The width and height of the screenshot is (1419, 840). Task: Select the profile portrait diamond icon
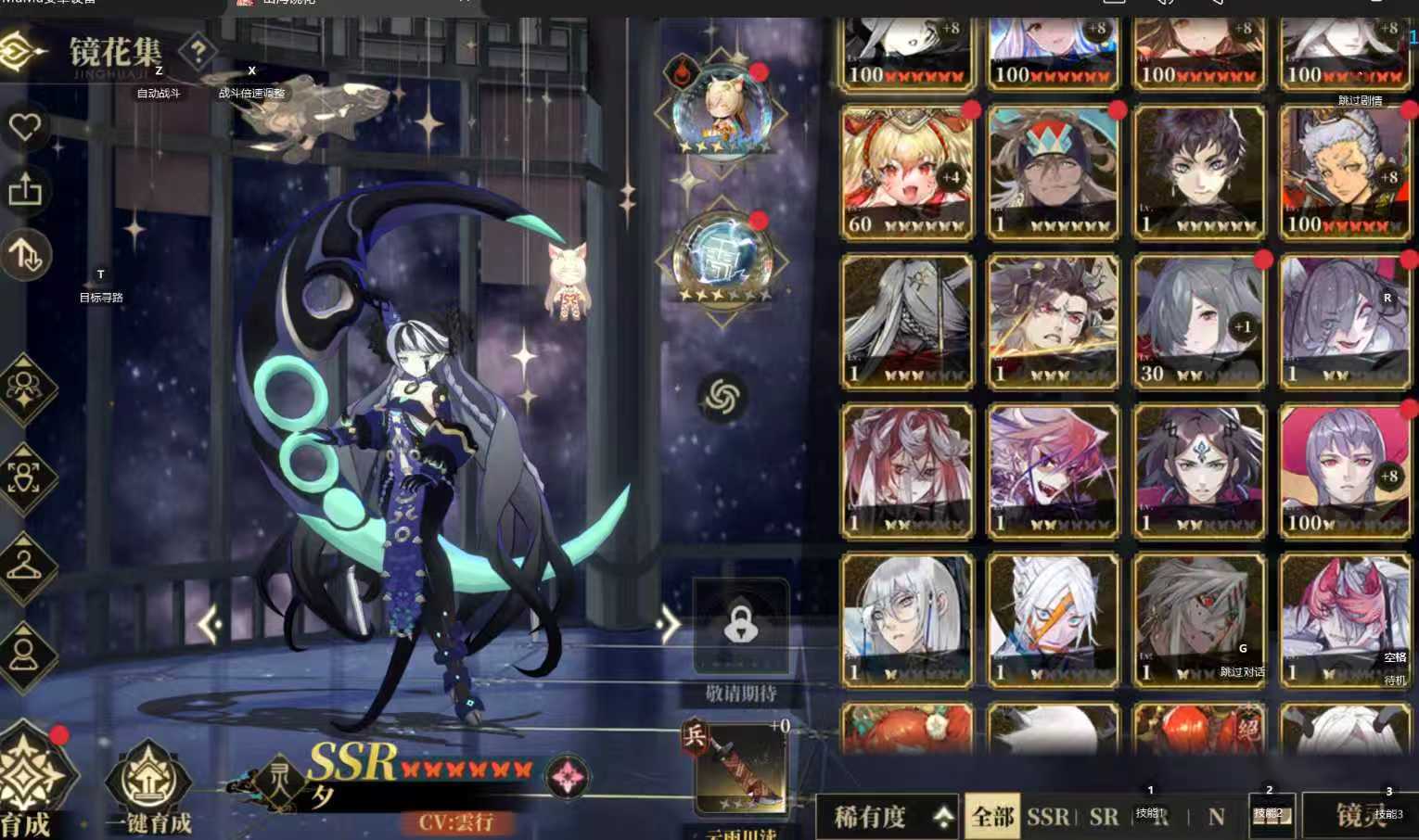pyautogui.click(x=25, y=649)
